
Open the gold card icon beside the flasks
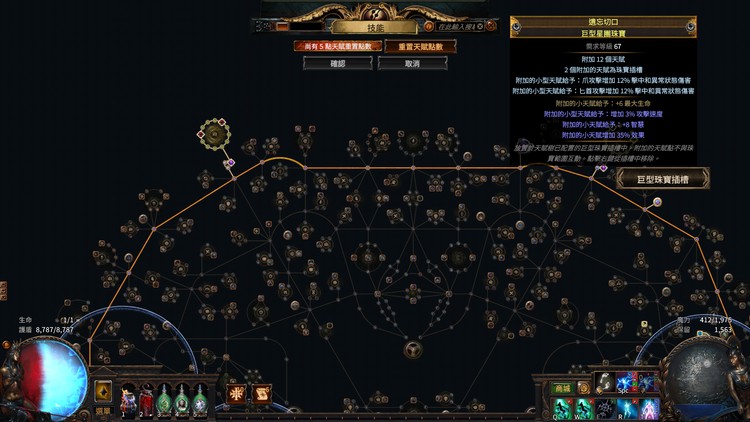click(x=103, y=391)
